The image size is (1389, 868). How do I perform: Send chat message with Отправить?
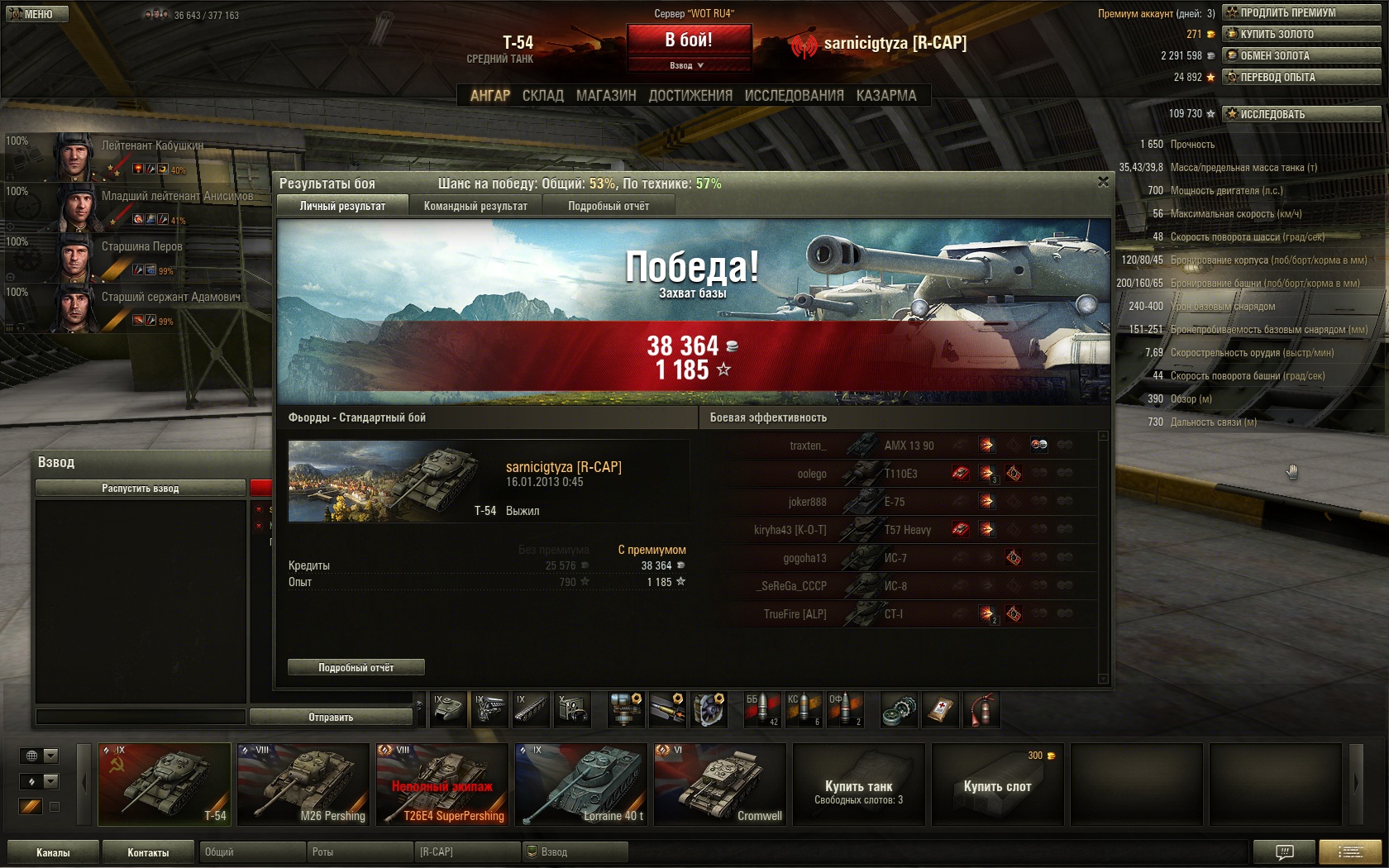[x=331, y=717]
